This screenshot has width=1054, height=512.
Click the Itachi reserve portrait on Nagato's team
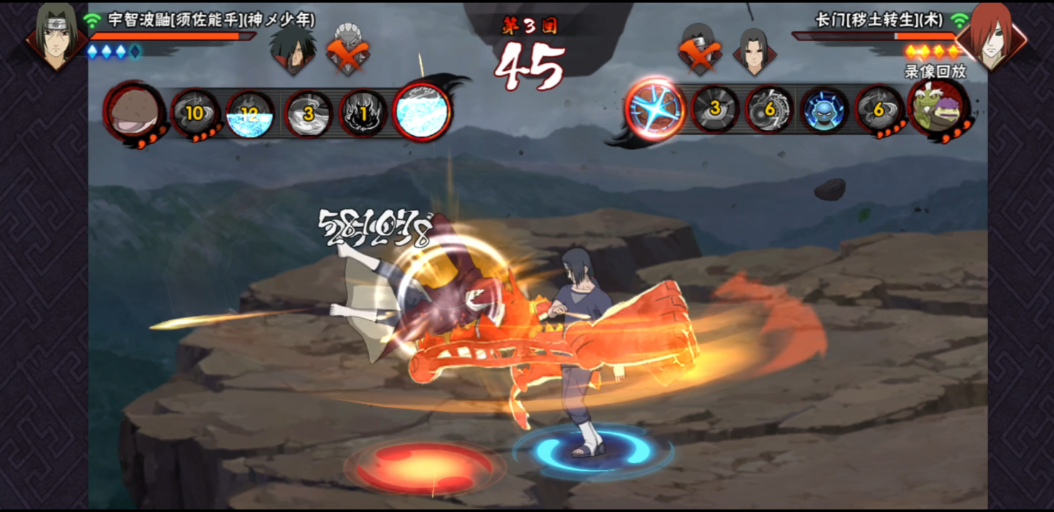(753, 48)
